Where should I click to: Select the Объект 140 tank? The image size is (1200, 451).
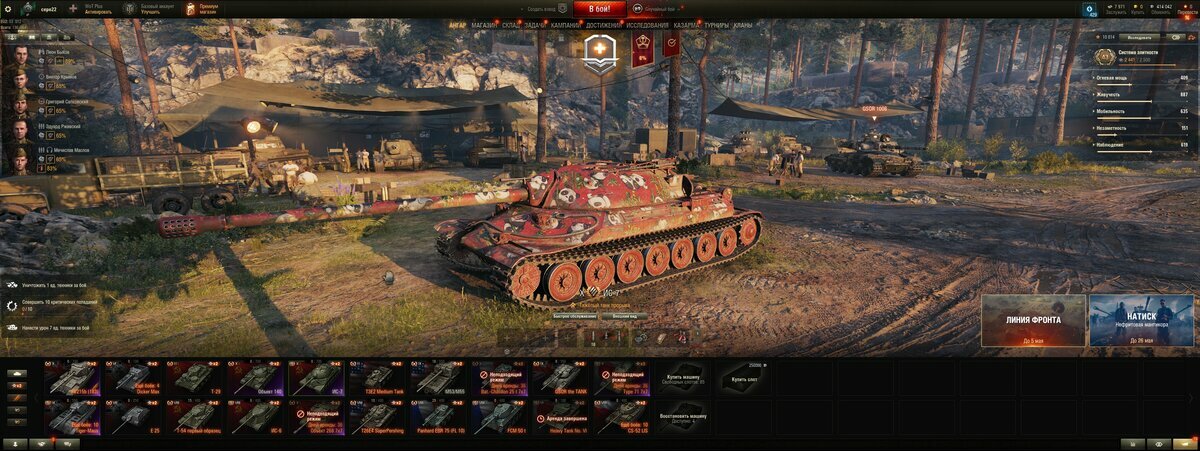[256, 377]
